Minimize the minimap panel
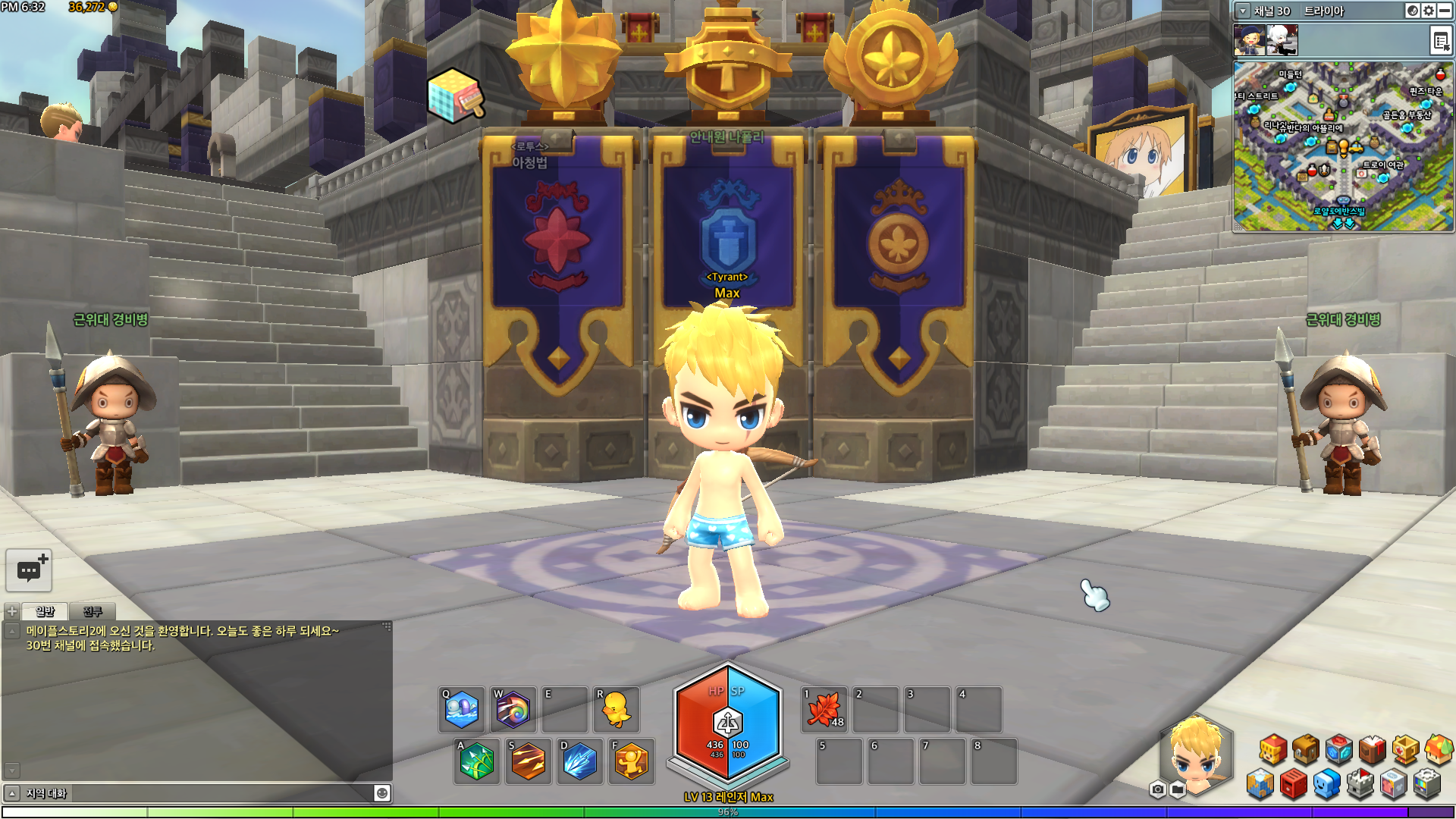This screenshot has width=1456, height=819. coord(1445,11)
